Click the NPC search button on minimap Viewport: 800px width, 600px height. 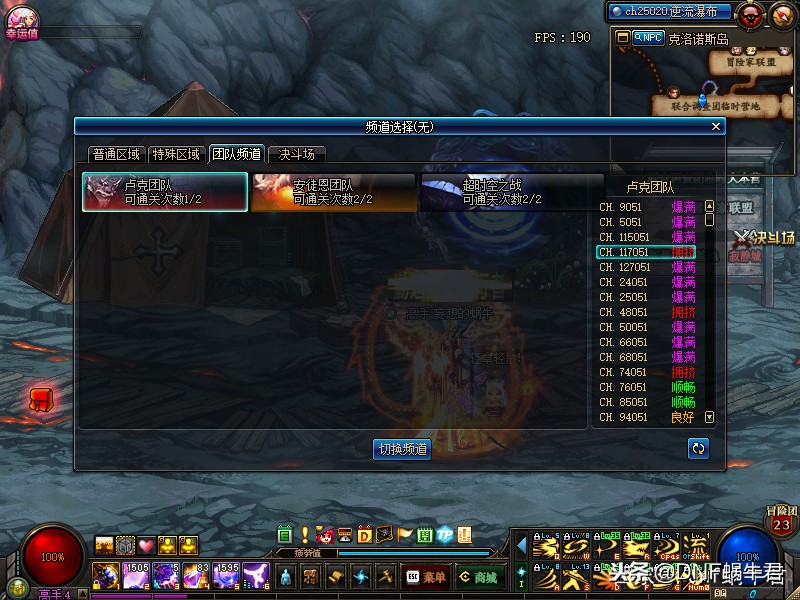pos(648,37)
